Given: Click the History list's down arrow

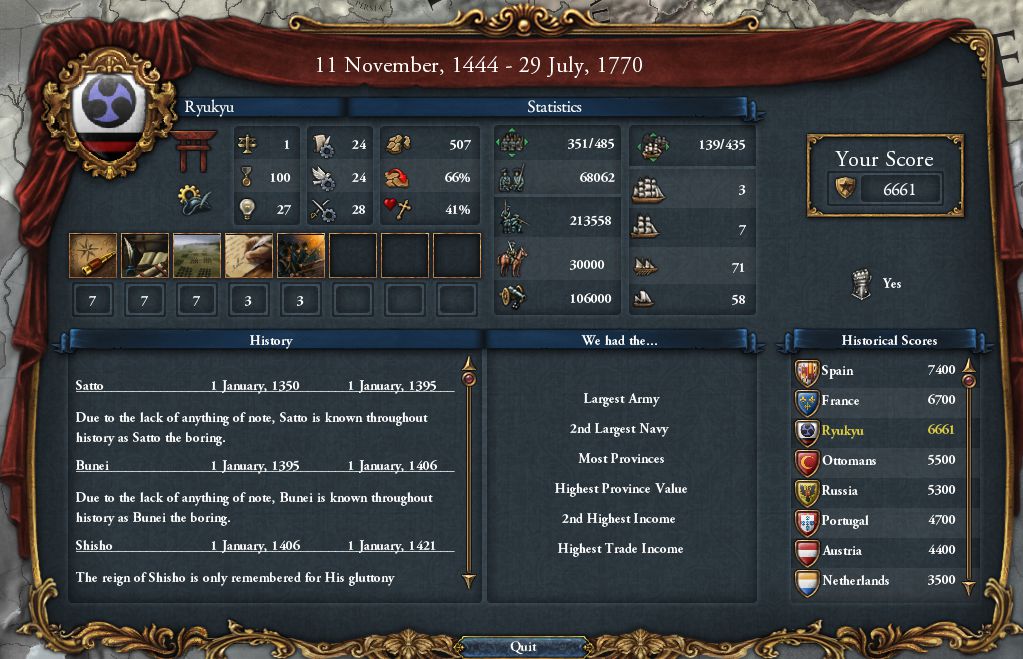Looking at the screenshot, I should pyautogui.click(x=468, y=580).
